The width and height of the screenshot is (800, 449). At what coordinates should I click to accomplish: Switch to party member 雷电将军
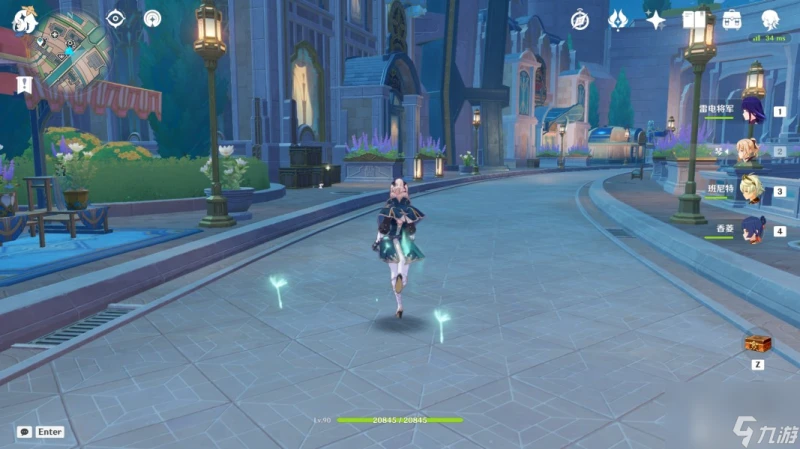752,112
